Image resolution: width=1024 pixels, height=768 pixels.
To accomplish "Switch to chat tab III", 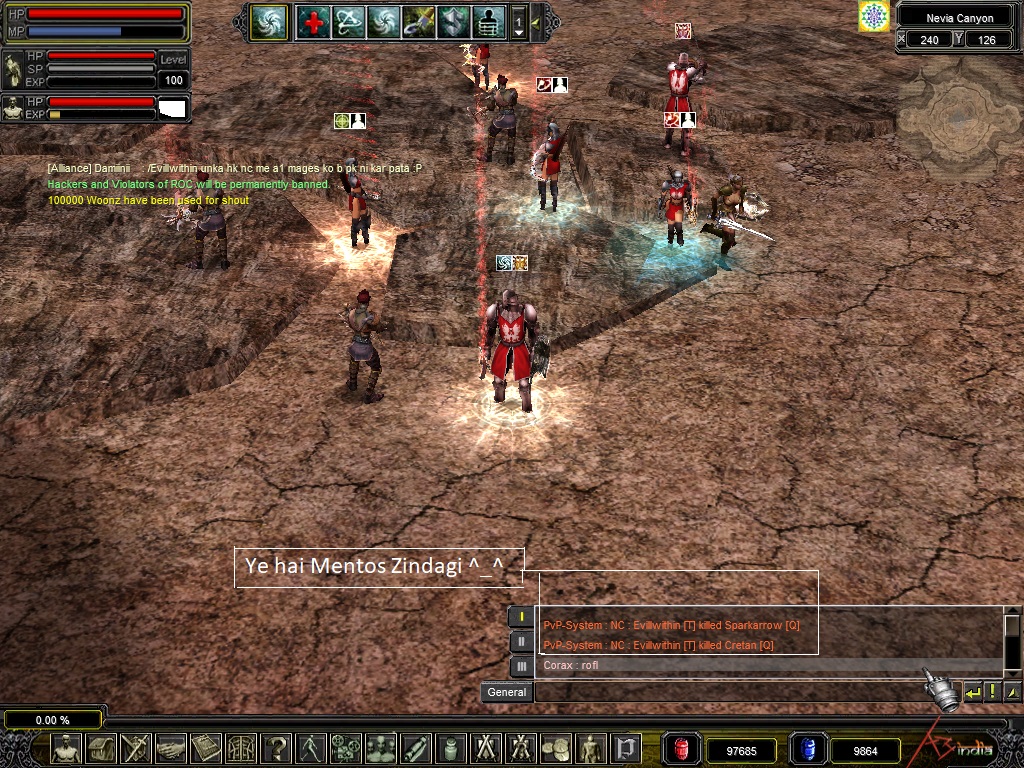I will click(x=521, y=666).
